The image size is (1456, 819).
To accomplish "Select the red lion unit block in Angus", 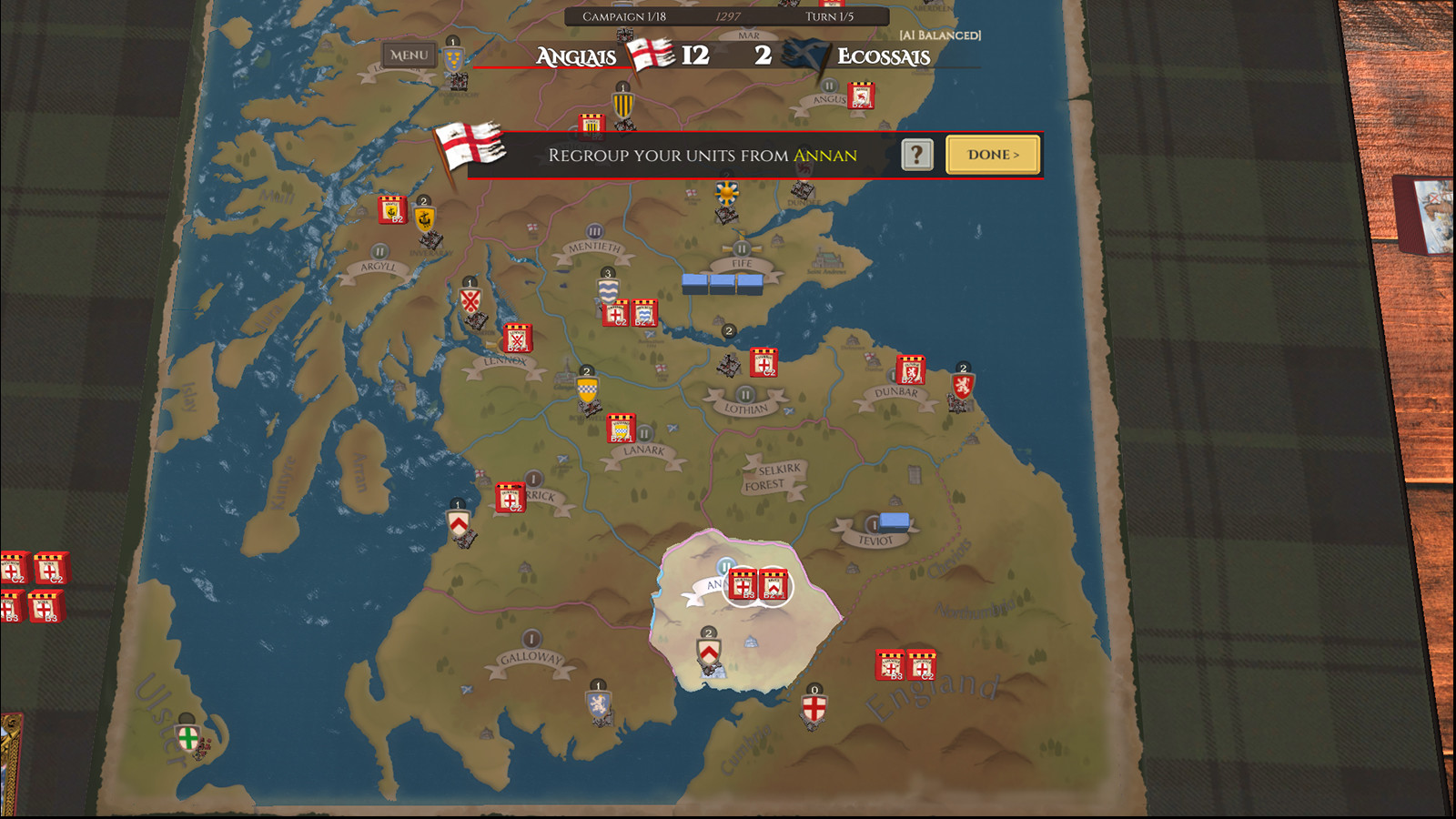I will click(859, 94).
